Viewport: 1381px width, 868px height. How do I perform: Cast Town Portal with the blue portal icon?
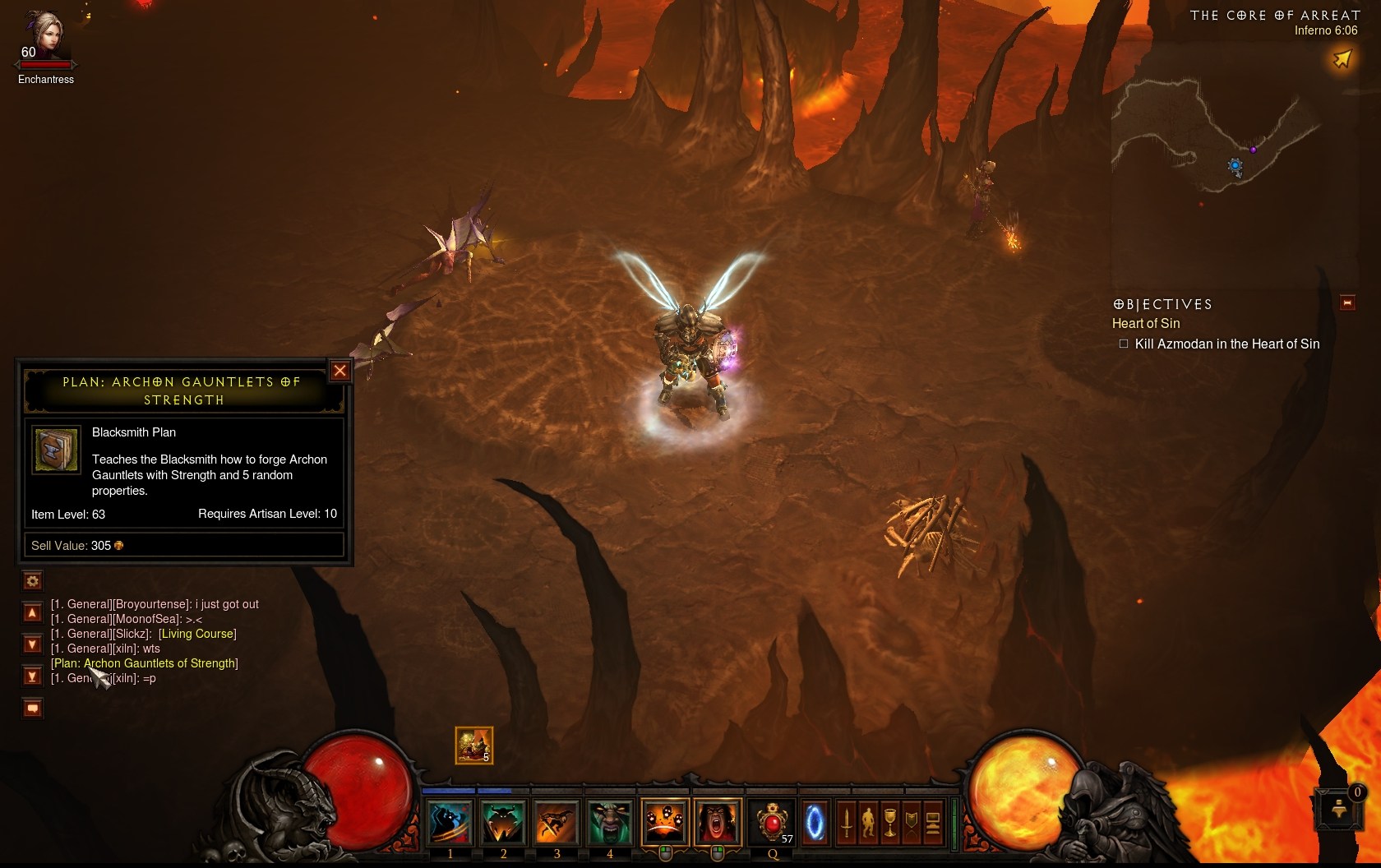coord(815,822)
